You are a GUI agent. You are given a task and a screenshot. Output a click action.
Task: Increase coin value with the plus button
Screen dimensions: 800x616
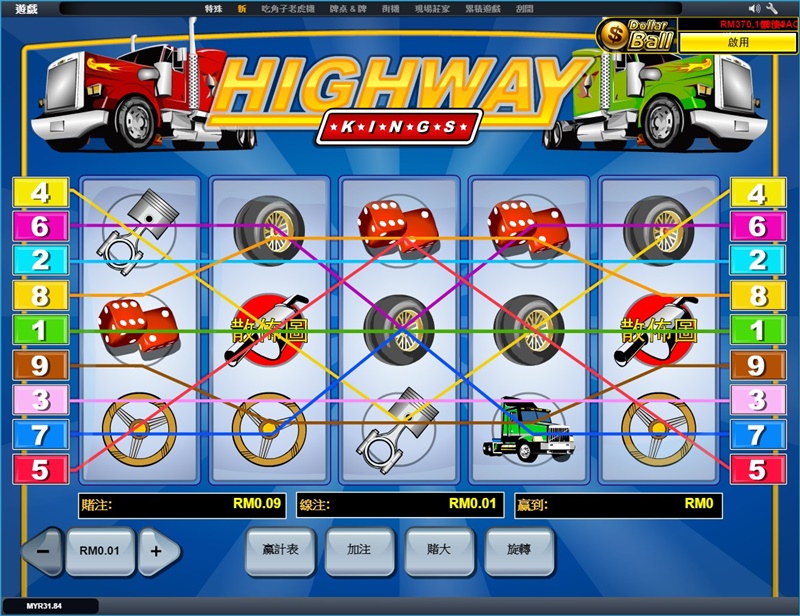(x=157, y=550)
